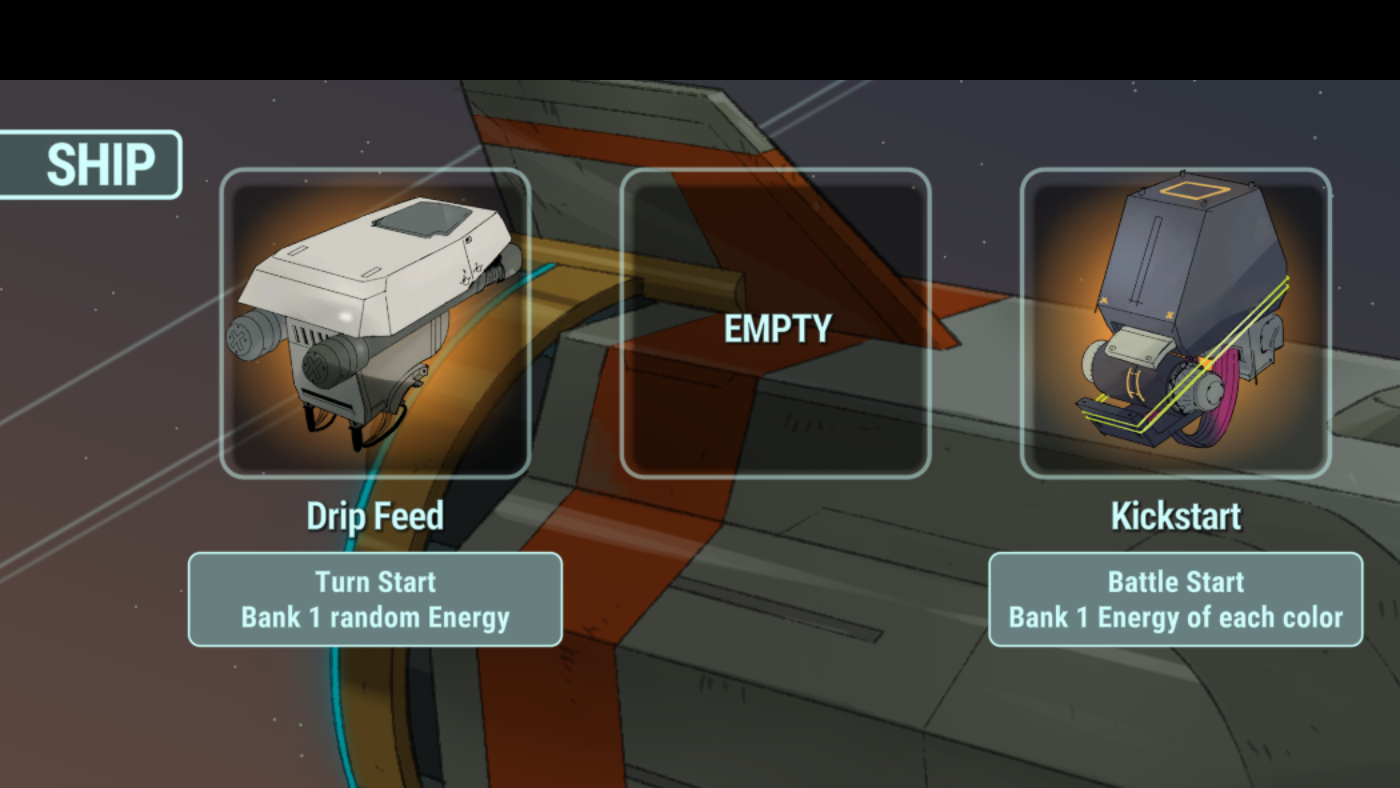Viewport: 1400px width, 788px height.
Task: Click the Drip Feed Turn Start description
Action: click(x=375, y=599)
